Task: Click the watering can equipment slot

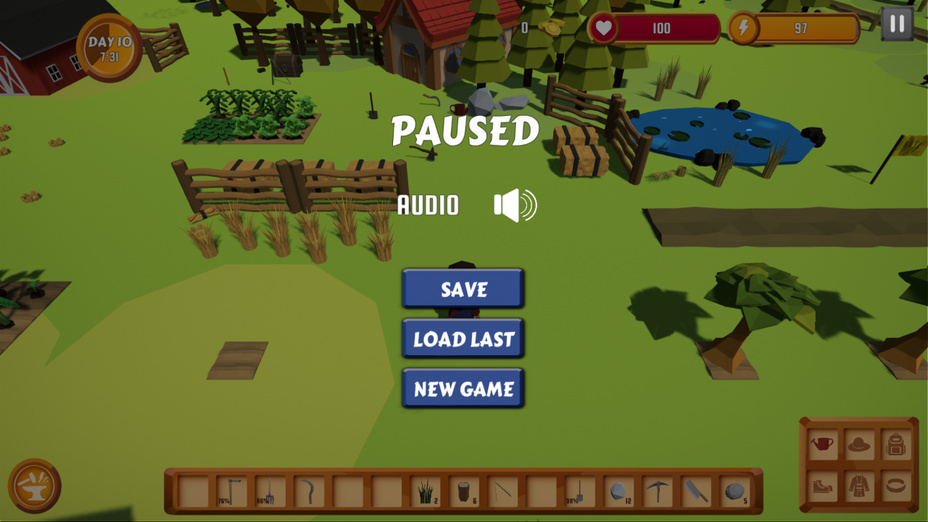Action: coord(822,444)
